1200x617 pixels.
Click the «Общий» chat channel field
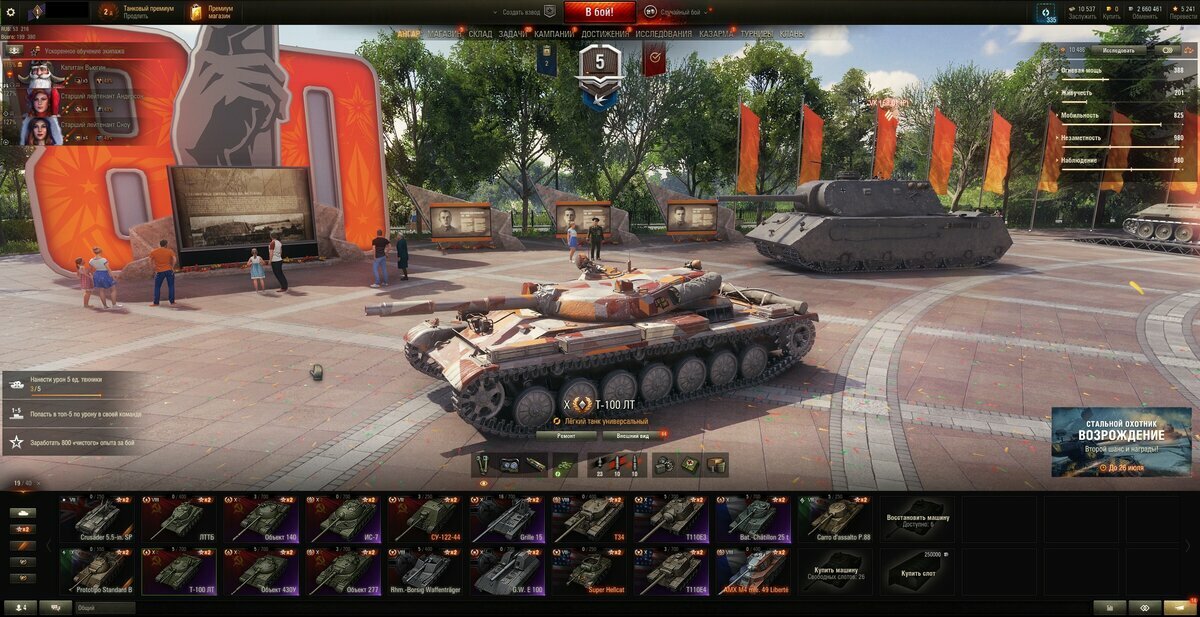[x=104, y=607]
